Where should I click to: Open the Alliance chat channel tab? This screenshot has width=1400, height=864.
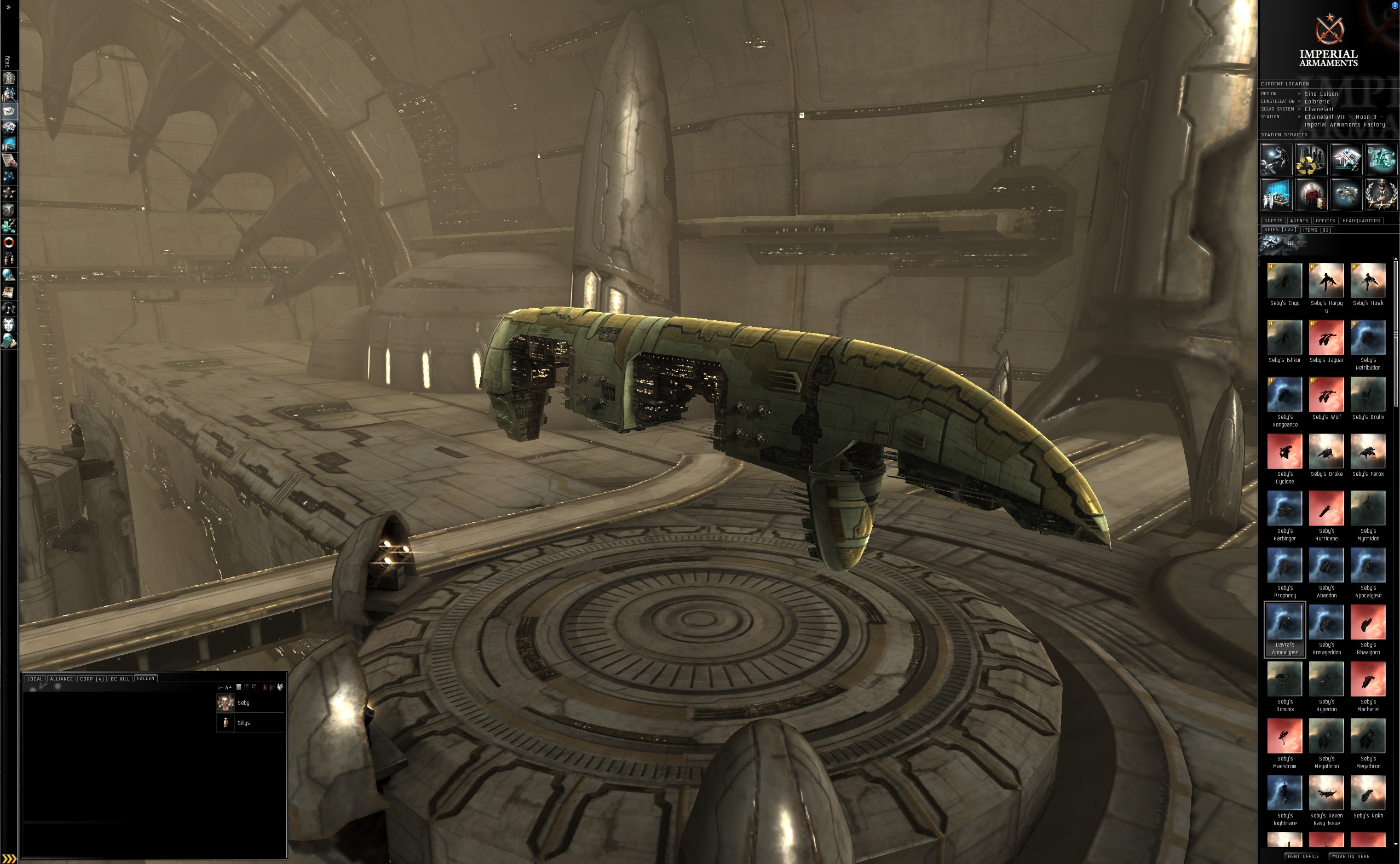click(x=61, y=679)
